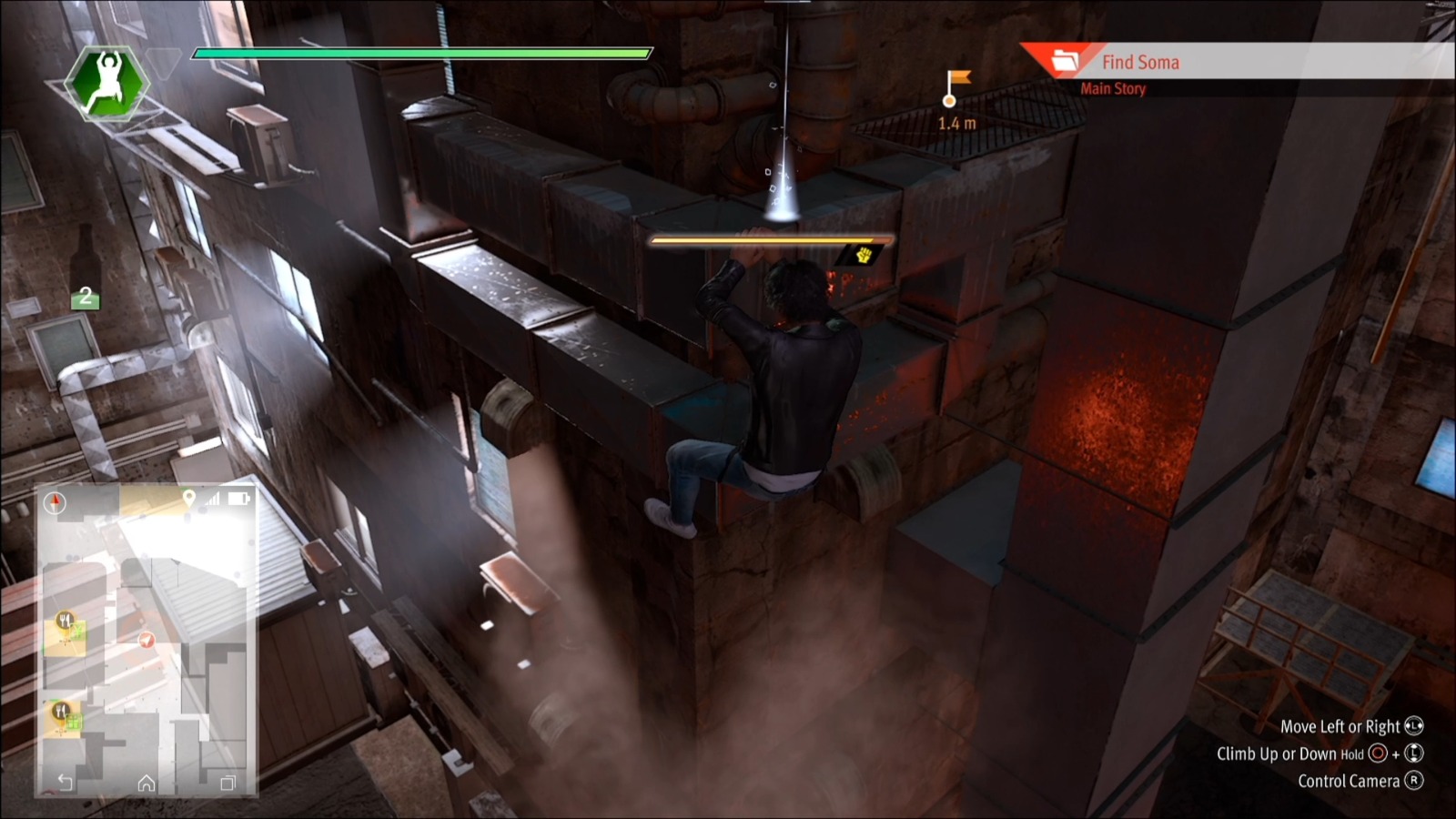Screen dimensions: 1456x819
Task: Click the folder icon beside Find Soma
Action: pyautogui.click(x=1066, y=60)
